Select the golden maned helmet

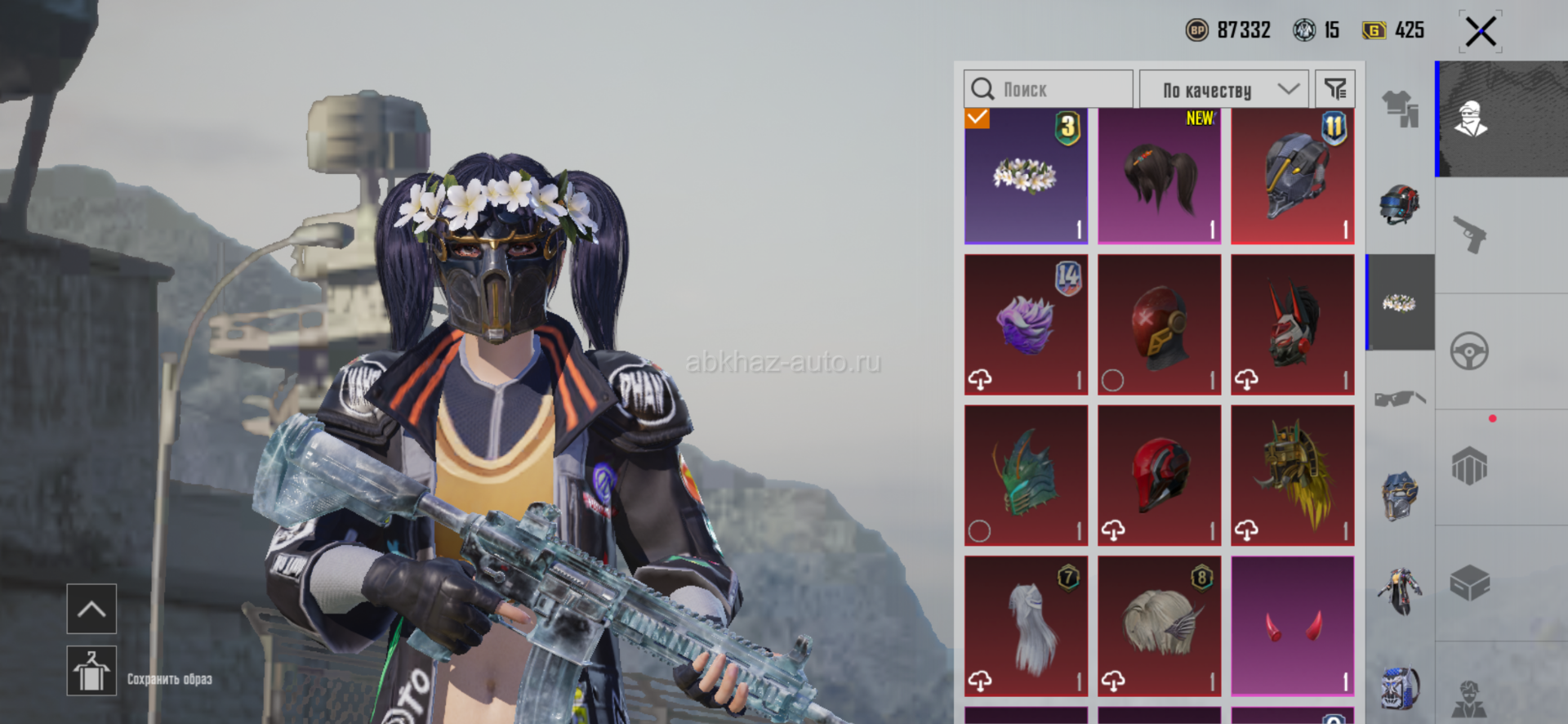pos(1292,476)
